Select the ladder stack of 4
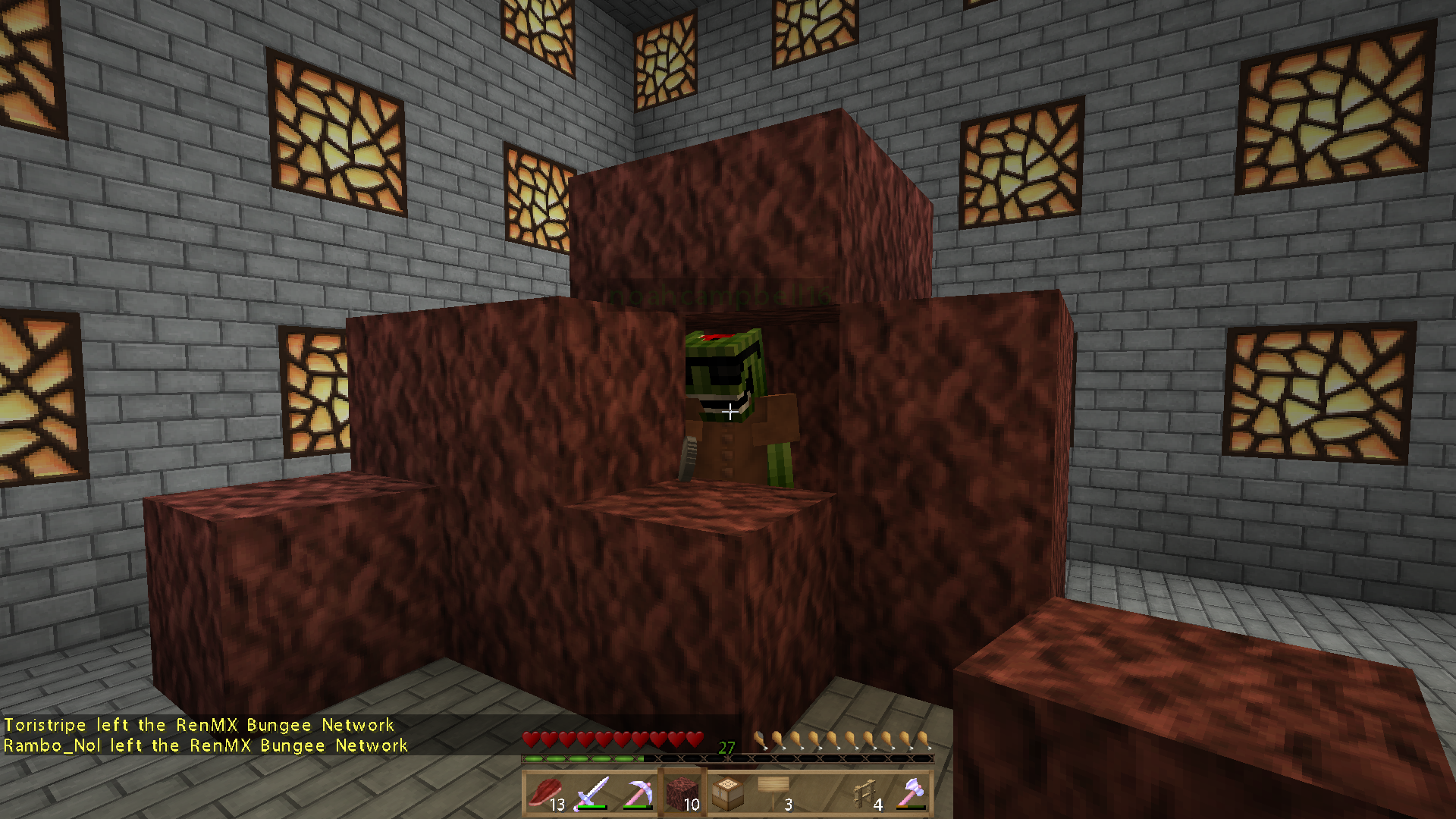 [x=863, y=792]
